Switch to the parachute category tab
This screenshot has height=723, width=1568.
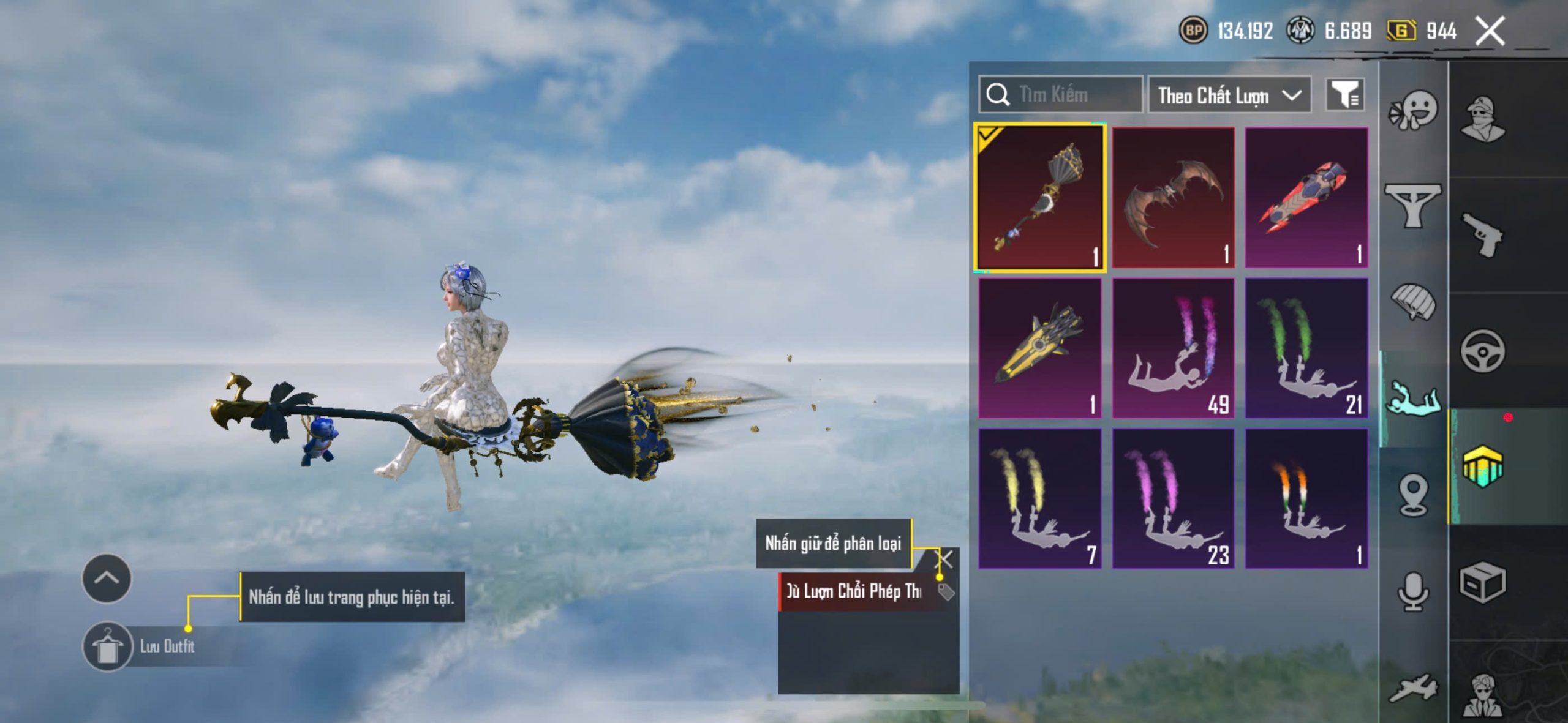1413,301
